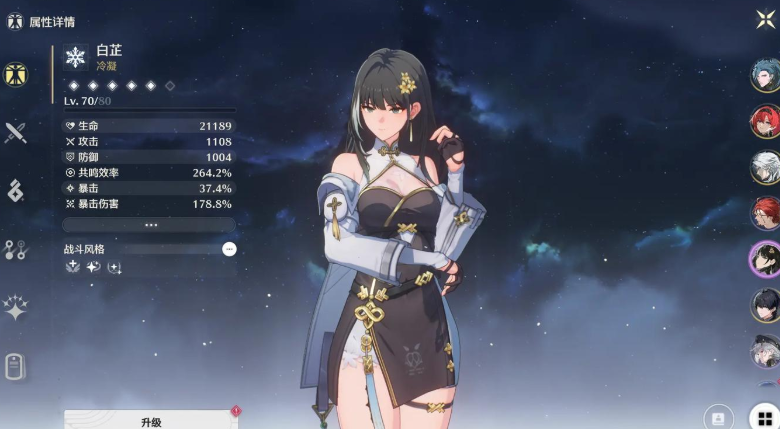Click the round button beside the grid icon

[x=719, y=416]
